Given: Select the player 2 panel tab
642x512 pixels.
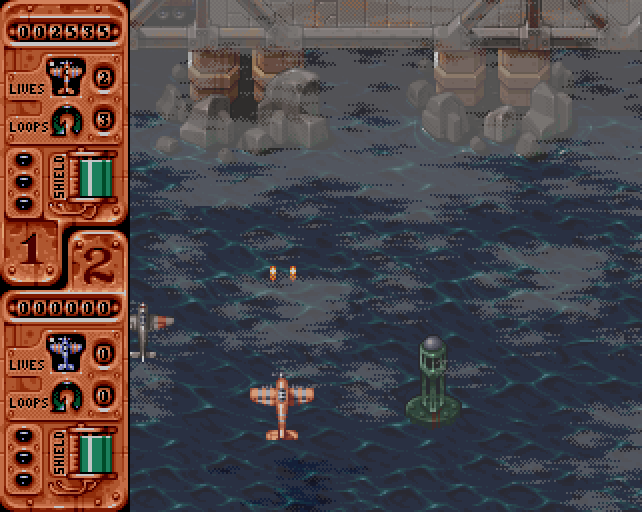Looking at the screenshot, I should click(x=97, y=262).
